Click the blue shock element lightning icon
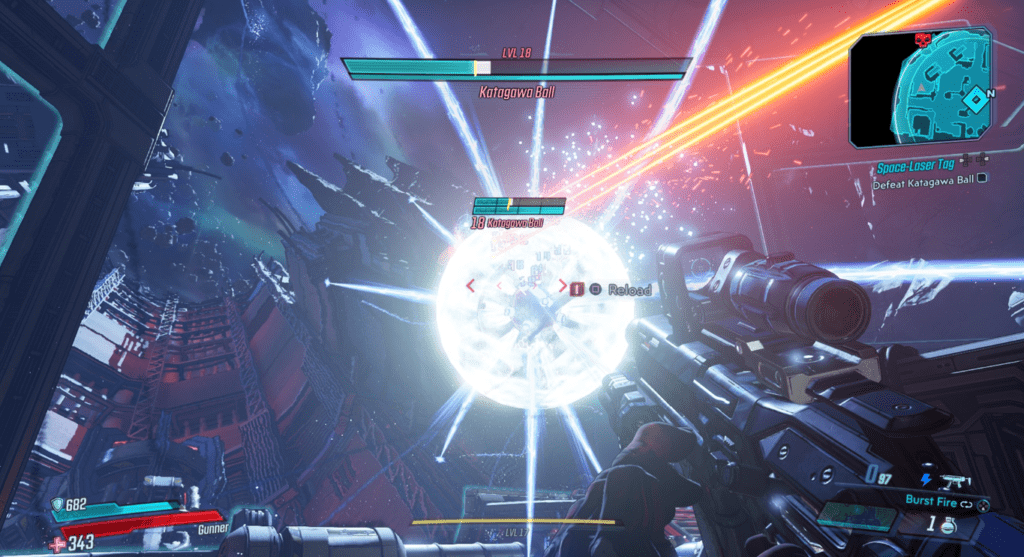The image size is (1024, 557). tap(925, 479)
